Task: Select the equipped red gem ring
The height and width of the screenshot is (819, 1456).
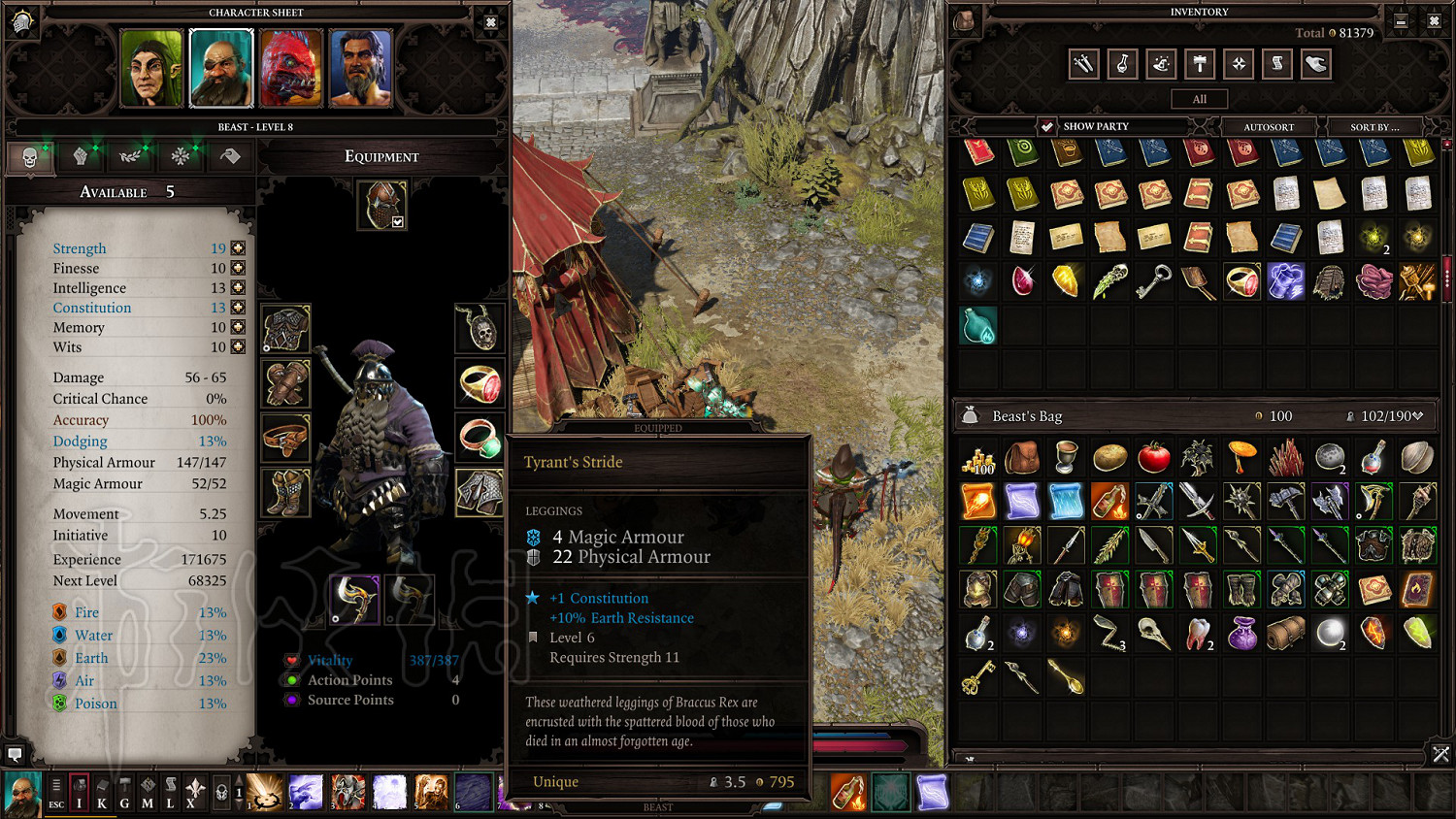Action: click(x=480, y=383)
